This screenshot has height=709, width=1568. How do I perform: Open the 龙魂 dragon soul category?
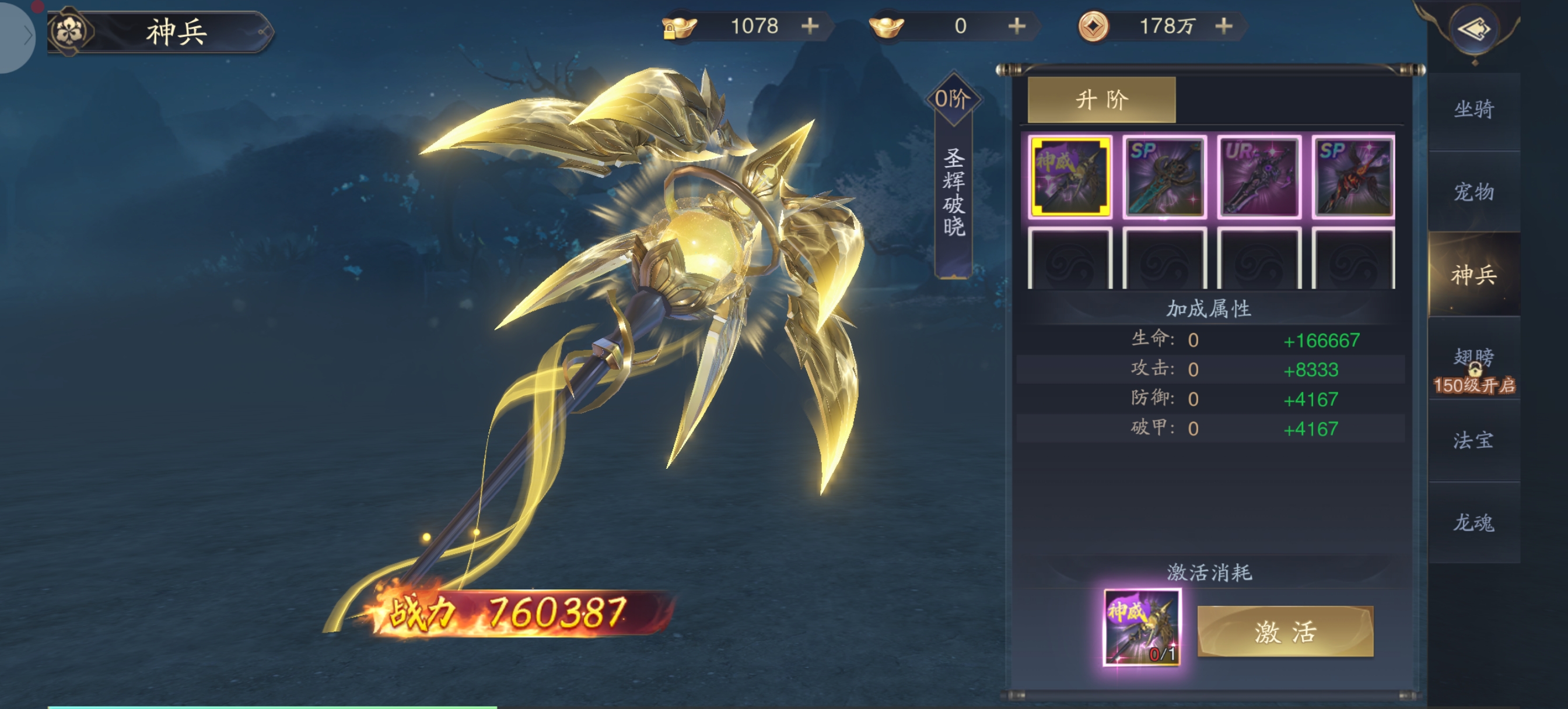[x=1473, y=522]
